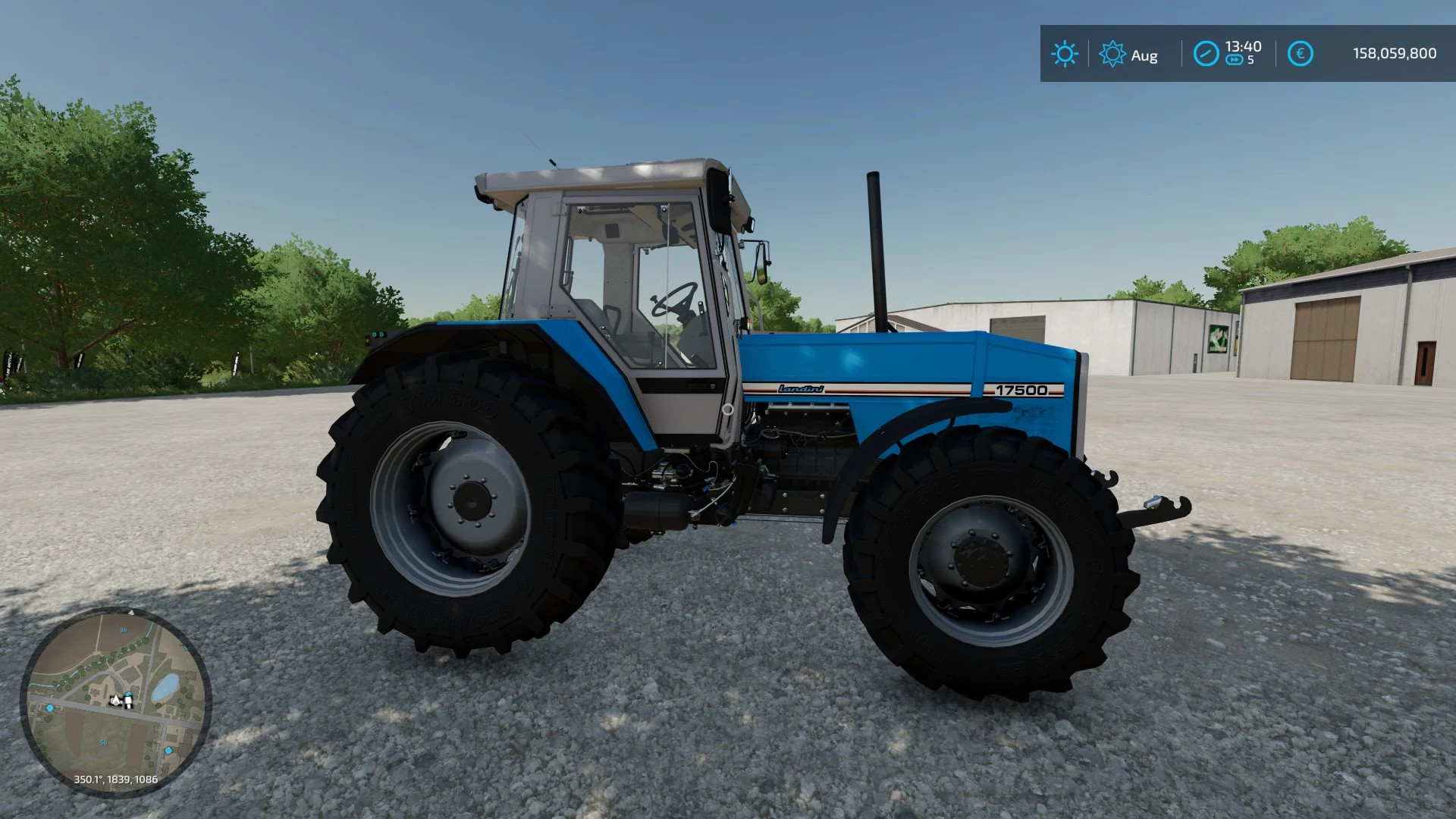This screenshot has width=1456, height=819.
Task: Click the coordinates text 350.1°, 1839, 1086
Action: [x=115, y=779]
